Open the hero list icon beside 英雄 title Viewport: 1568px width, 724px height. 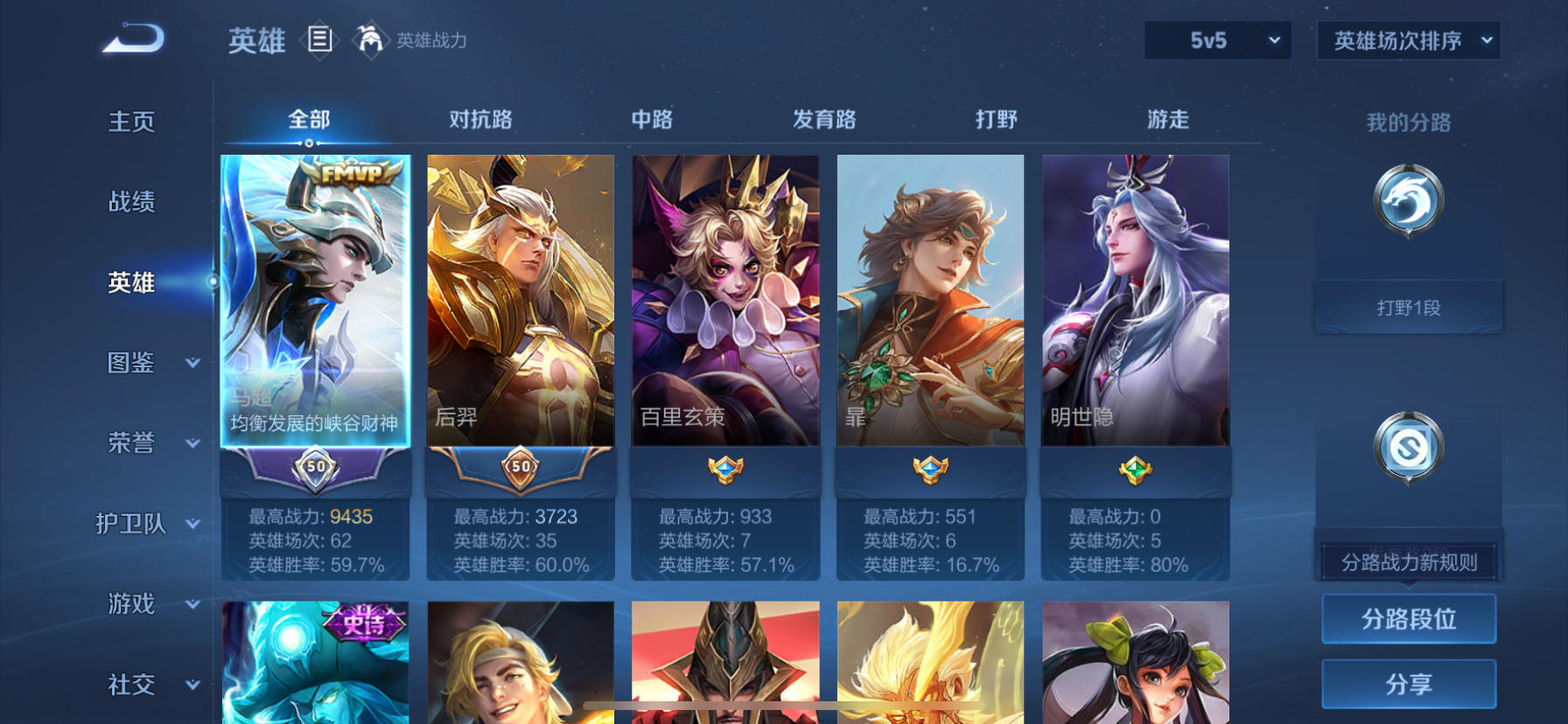tap(319, 40)
